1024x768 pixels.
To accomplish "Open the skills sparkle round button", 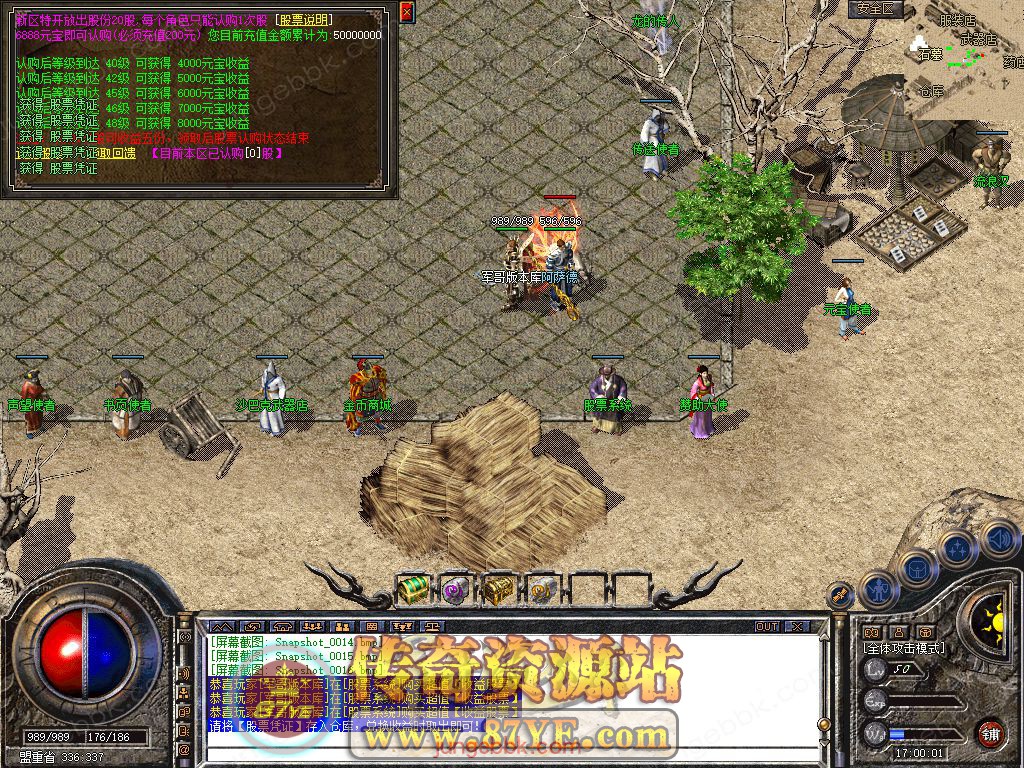I will pyautogui.click(x=958, y=549).
